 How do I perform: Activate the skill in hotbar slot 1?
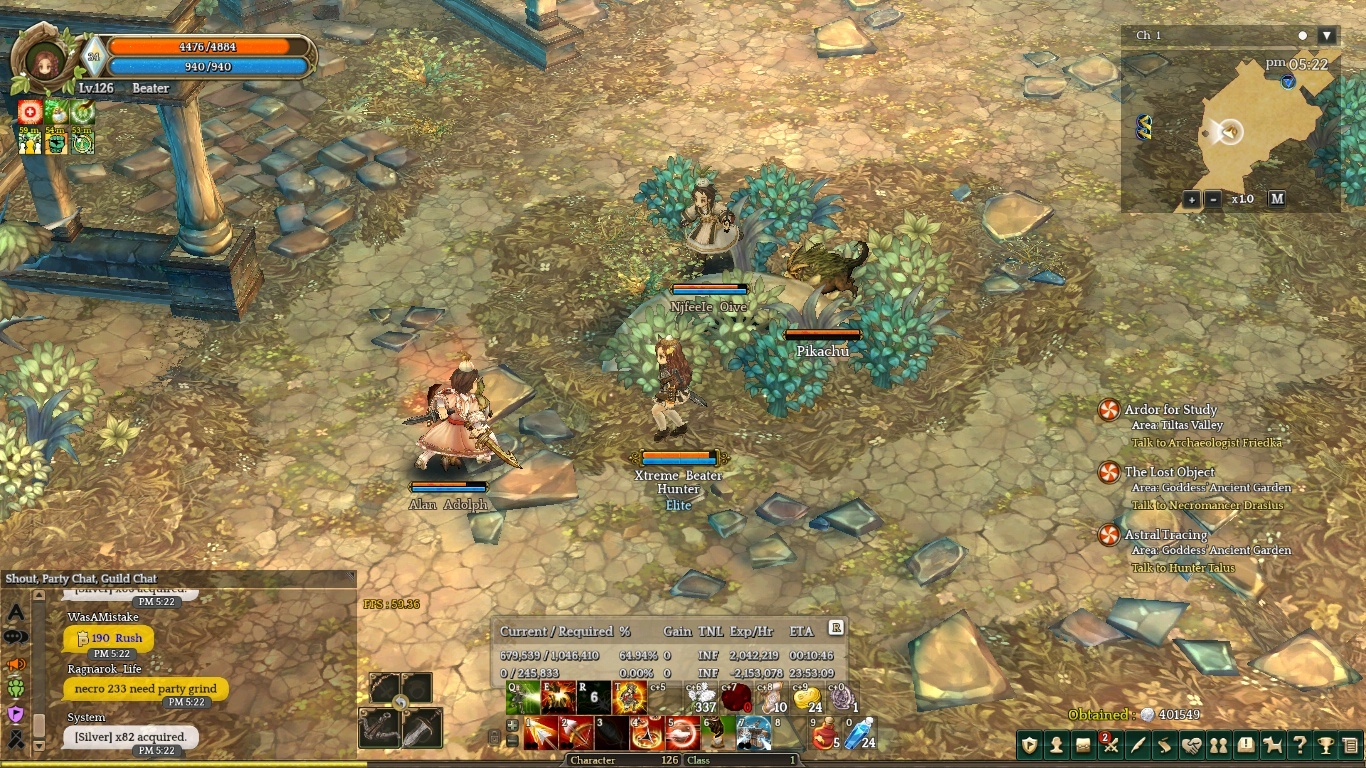[x=541, y=734]
